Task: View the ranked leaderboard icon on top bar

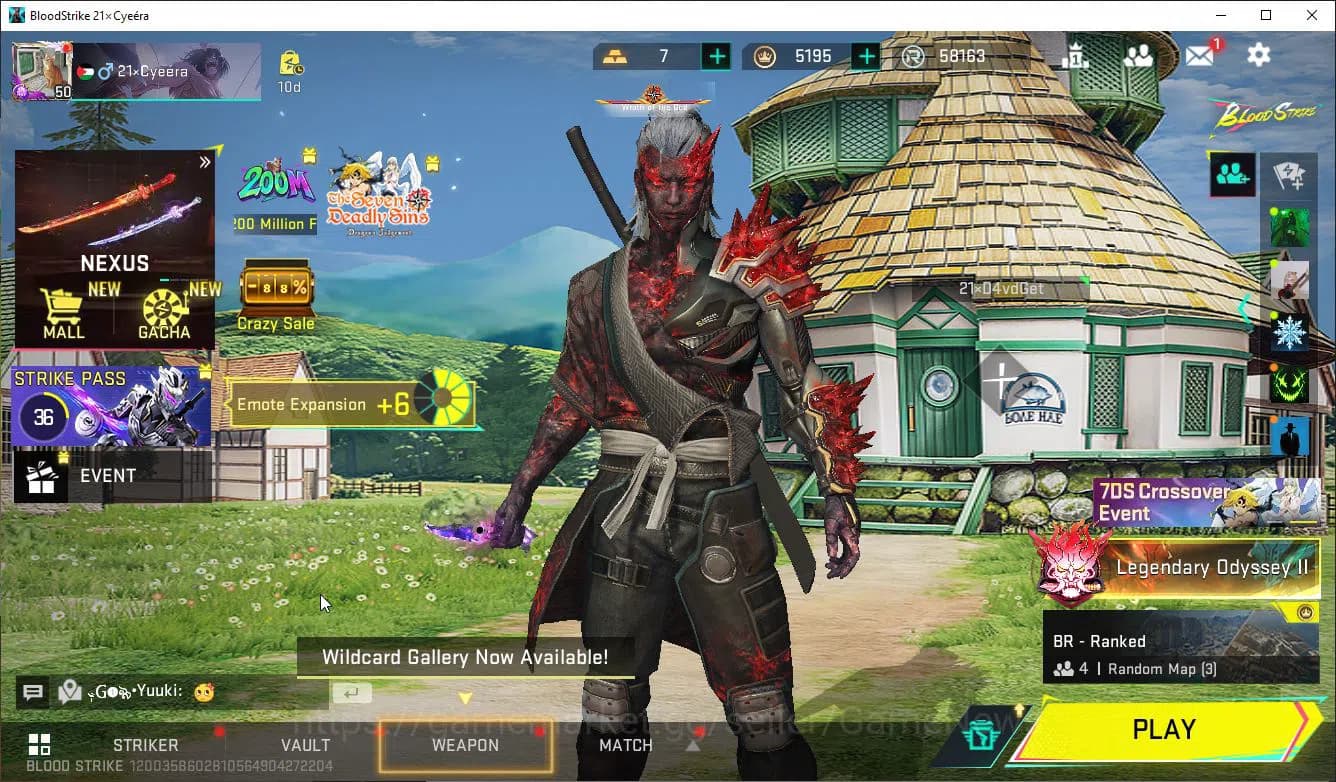Action: click(x=1078, y=56)
